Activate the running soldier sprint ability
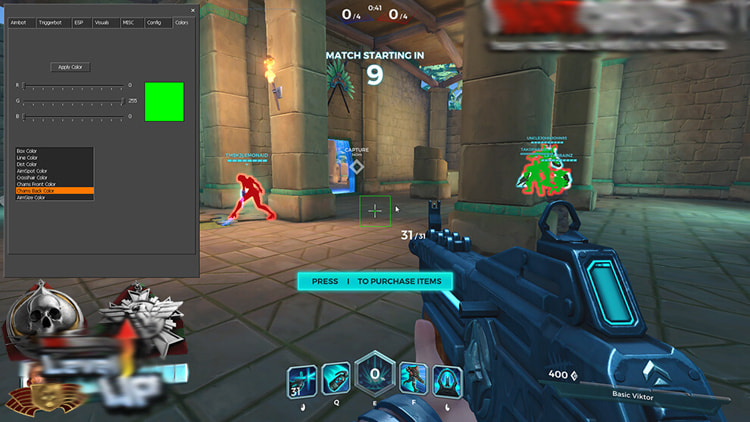The height and width of the screenshot is (422, 750). pos(412,378)
